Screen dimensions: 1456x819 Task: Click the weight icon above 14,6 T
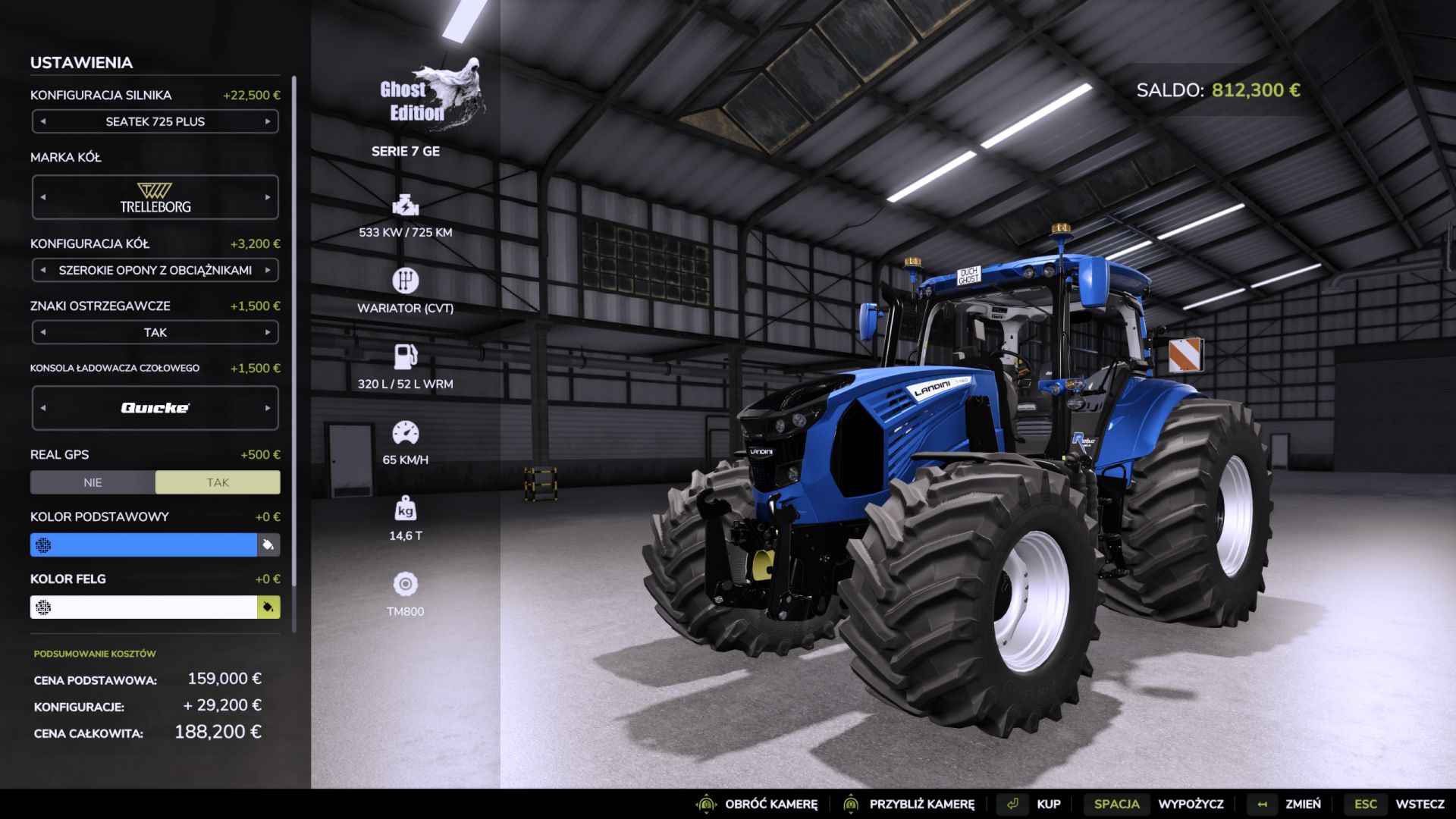407,510
